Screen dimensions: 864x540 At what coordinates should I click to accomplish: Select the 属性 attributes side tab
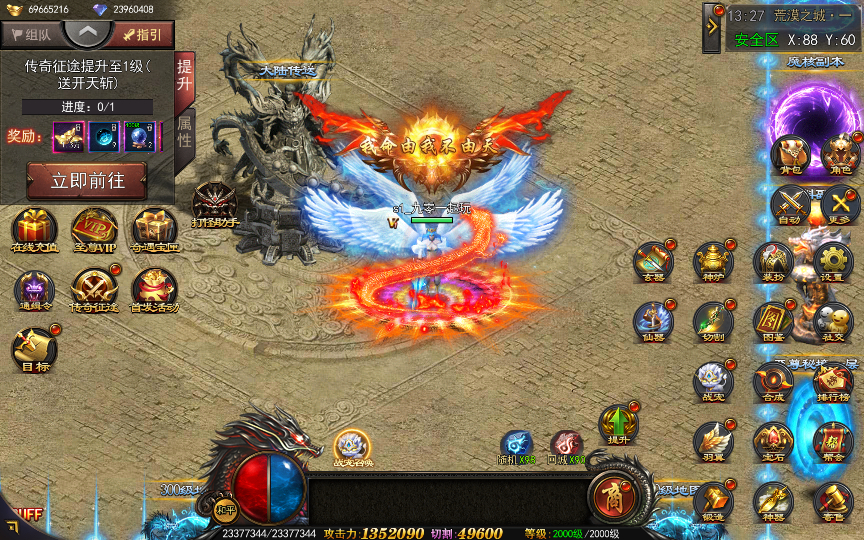[x=185, y=132]
